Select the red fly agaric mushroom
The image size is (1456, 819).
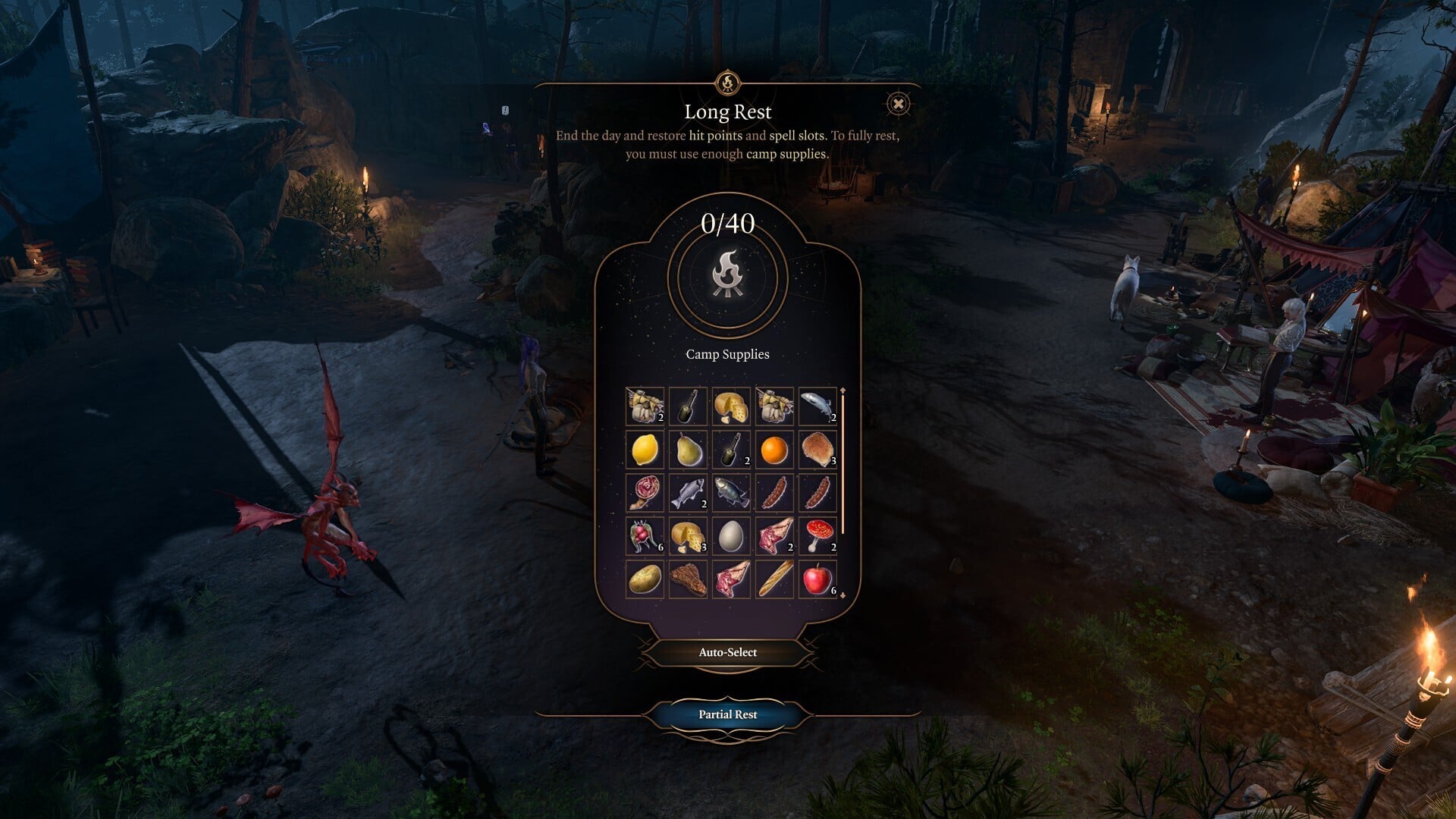817,535
